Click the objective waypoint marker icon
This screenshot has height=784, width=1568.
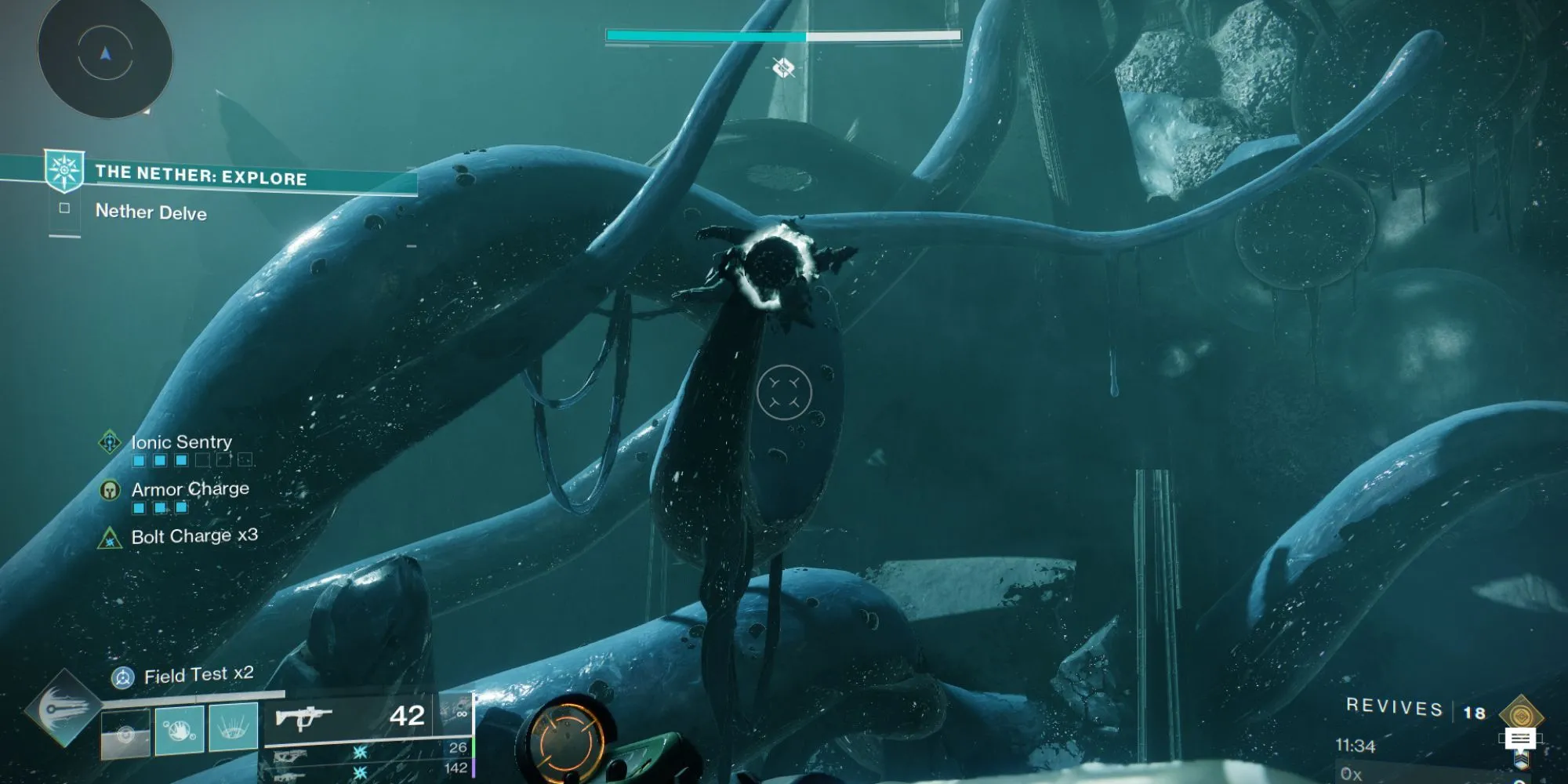pos(783,68)
